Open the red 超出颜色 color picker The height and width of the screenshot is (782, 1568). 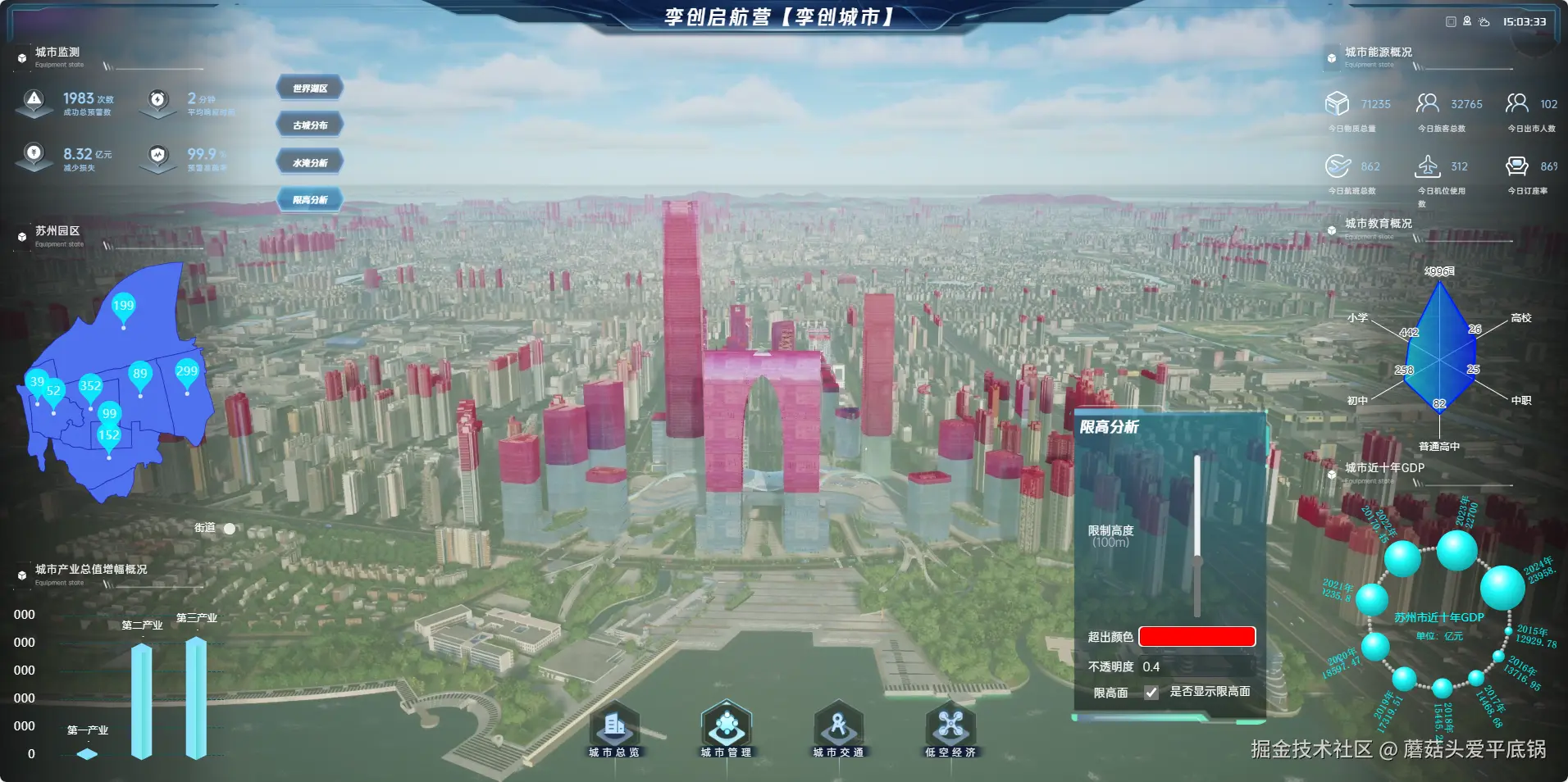[1197, 637]
